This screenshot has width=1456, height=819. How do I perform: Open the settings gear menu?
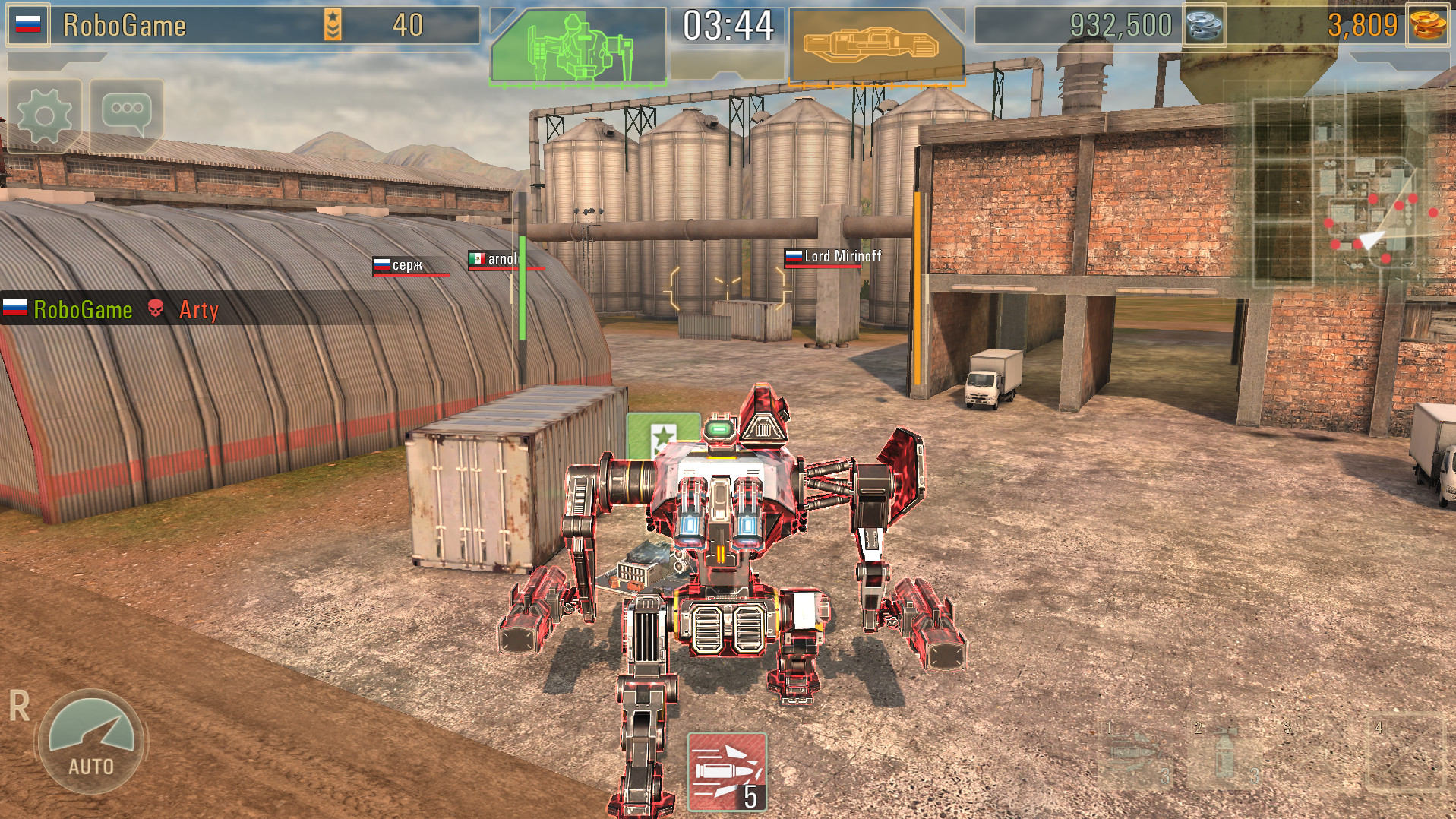[x=46, y=114]
